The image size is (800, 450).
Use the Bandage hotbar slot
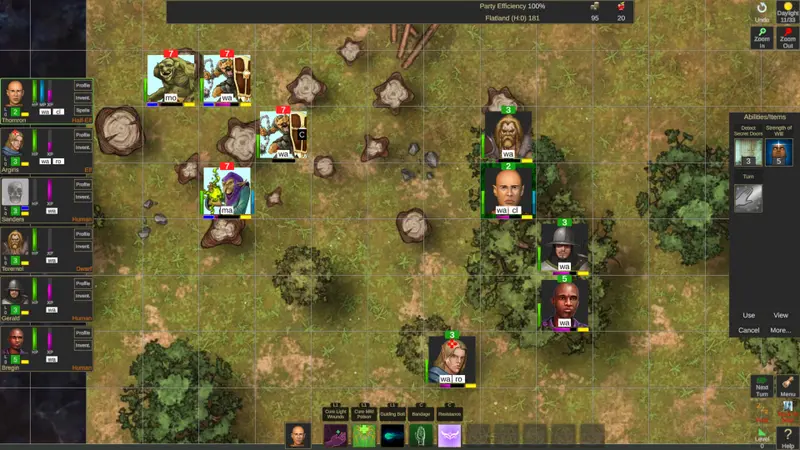tap(421, 435)
